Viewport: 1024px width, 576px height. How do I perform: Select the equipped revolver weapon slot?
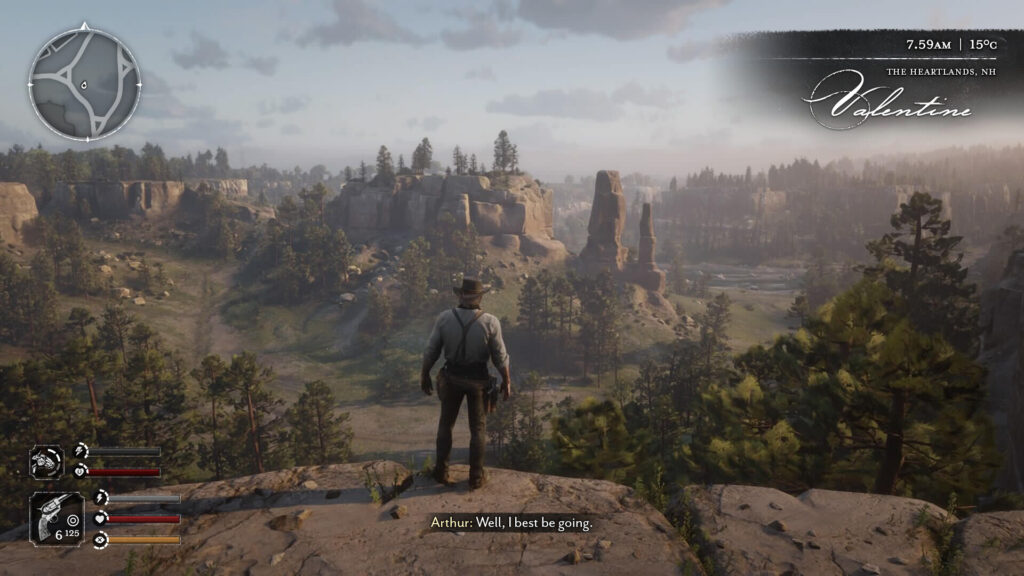point(56,518)
